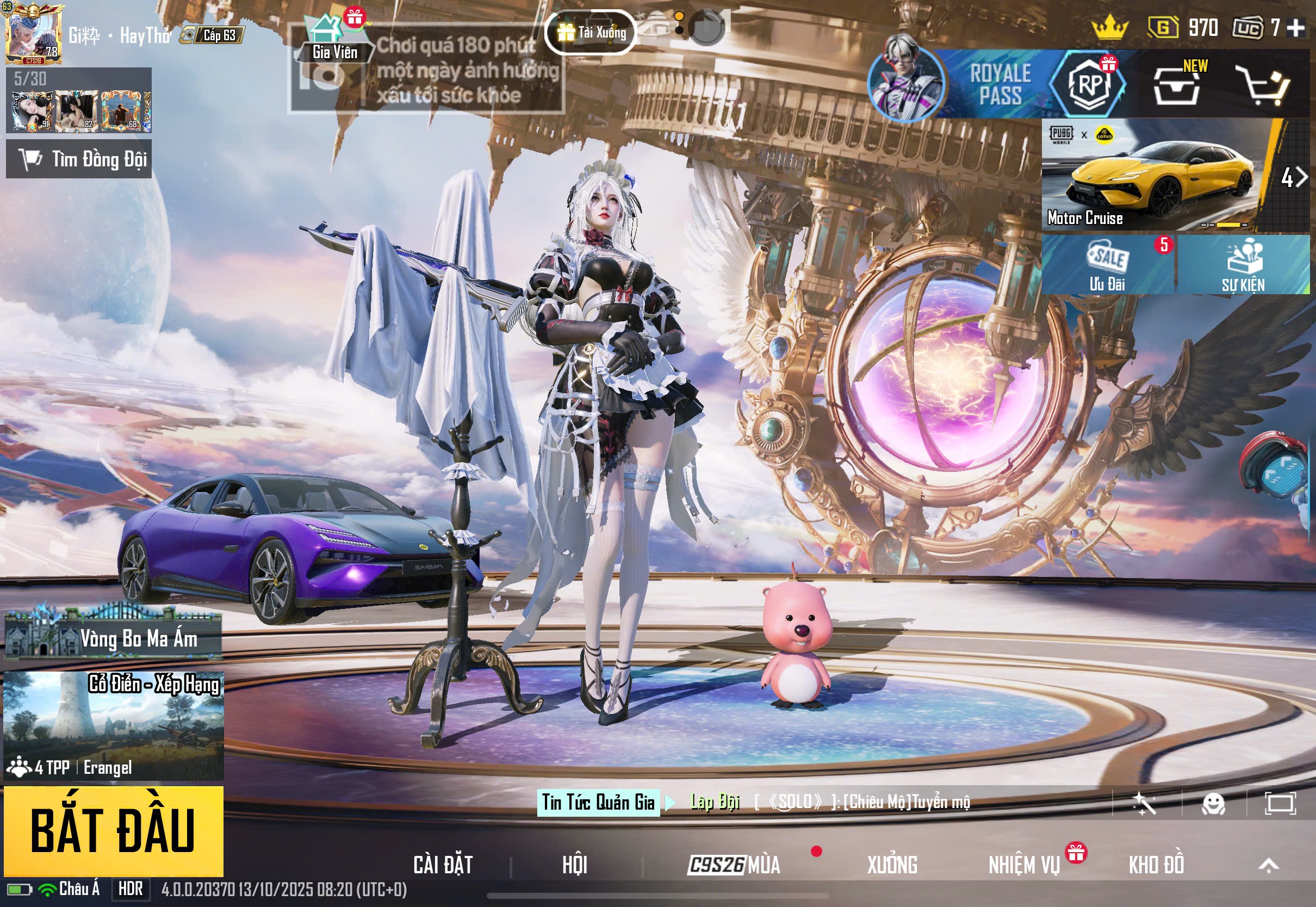The height and width of the screenshot is (907, 1316).
Task: Open the Royale Pass RP icon
Action: point(1088,84)
